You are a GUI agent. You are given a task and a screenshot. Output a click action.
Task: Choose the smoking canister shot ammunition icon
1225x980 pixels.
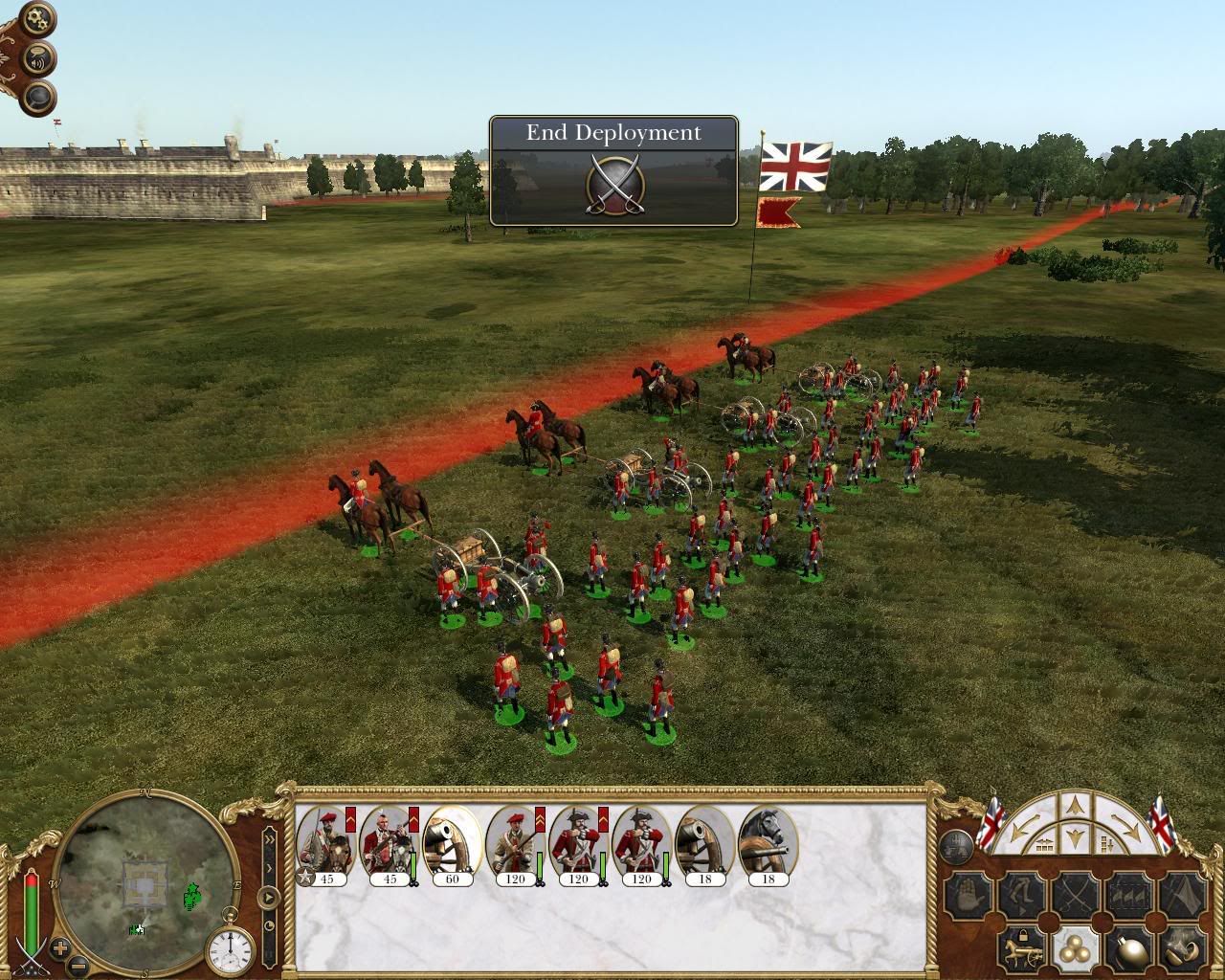point(1183,948)
